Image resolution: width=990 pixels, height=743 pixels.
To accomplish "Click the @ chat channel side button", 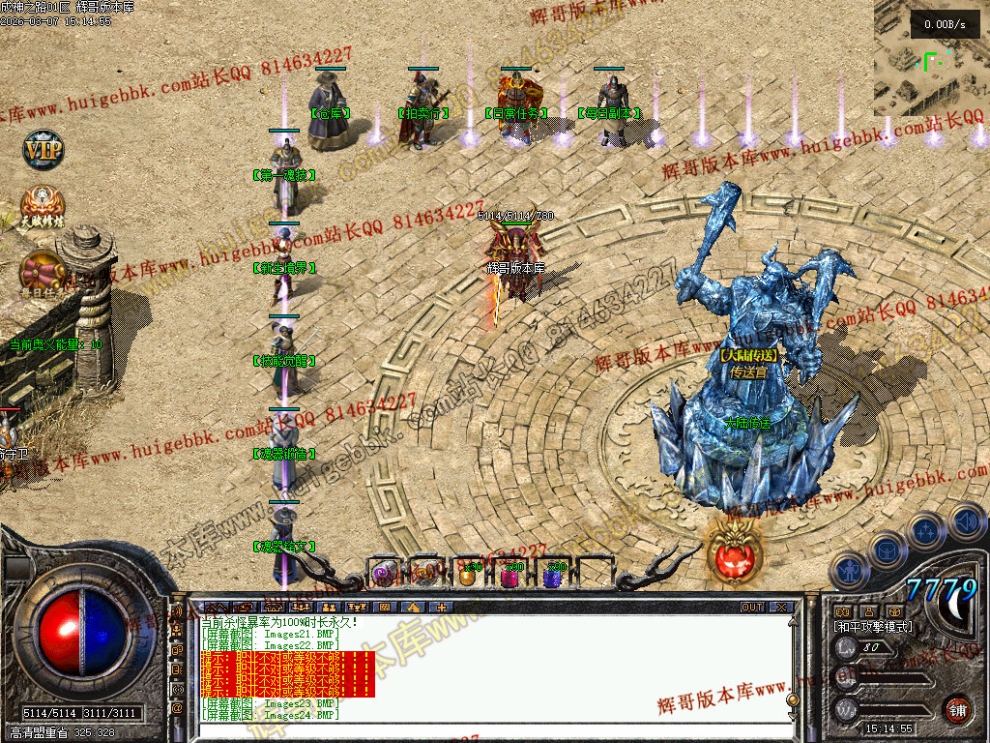I will (176, 708).
